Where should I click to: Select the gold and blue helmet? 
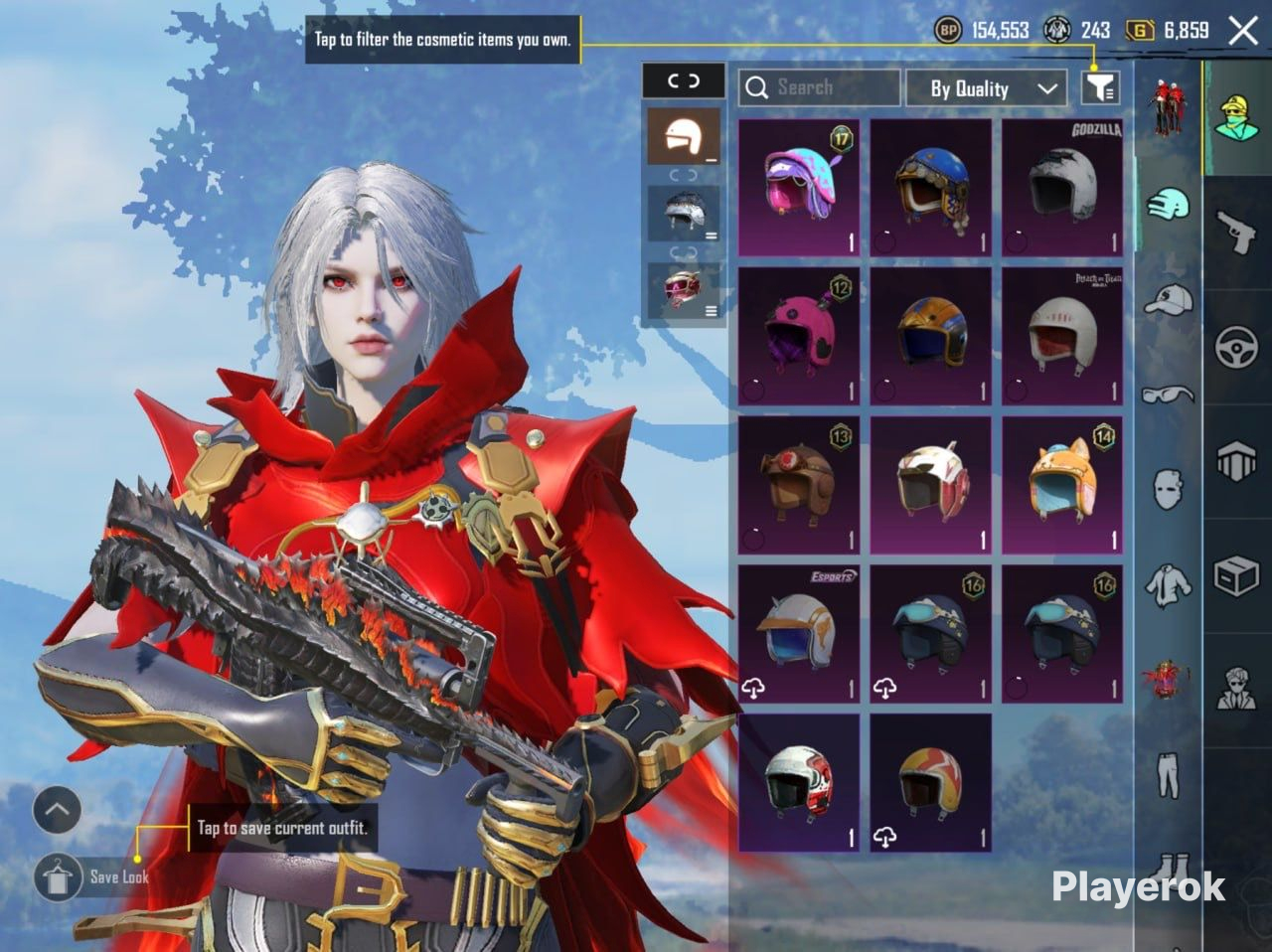(931, 336)
